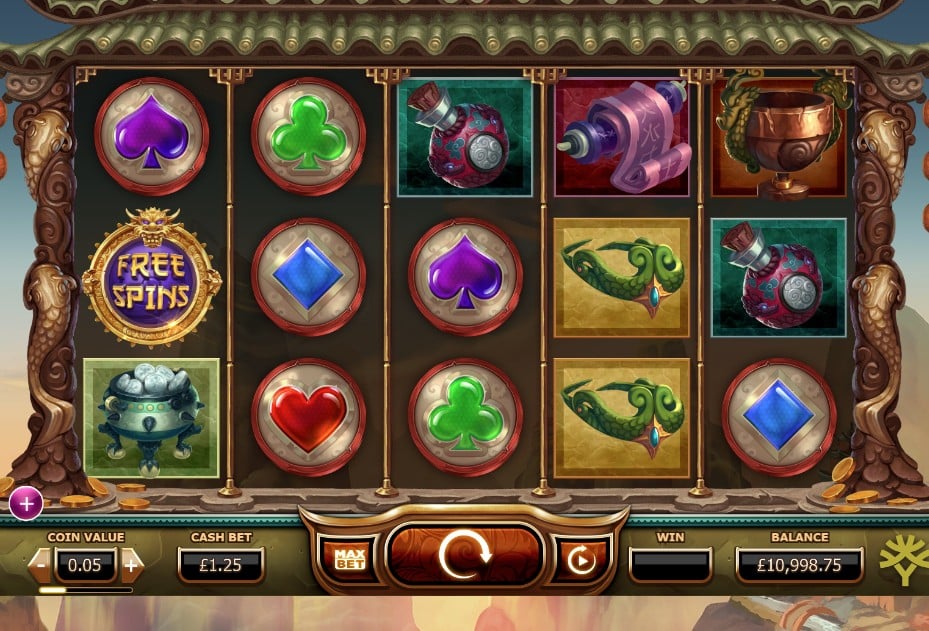Decrease the coin value with minus

[x=40, y=564]
